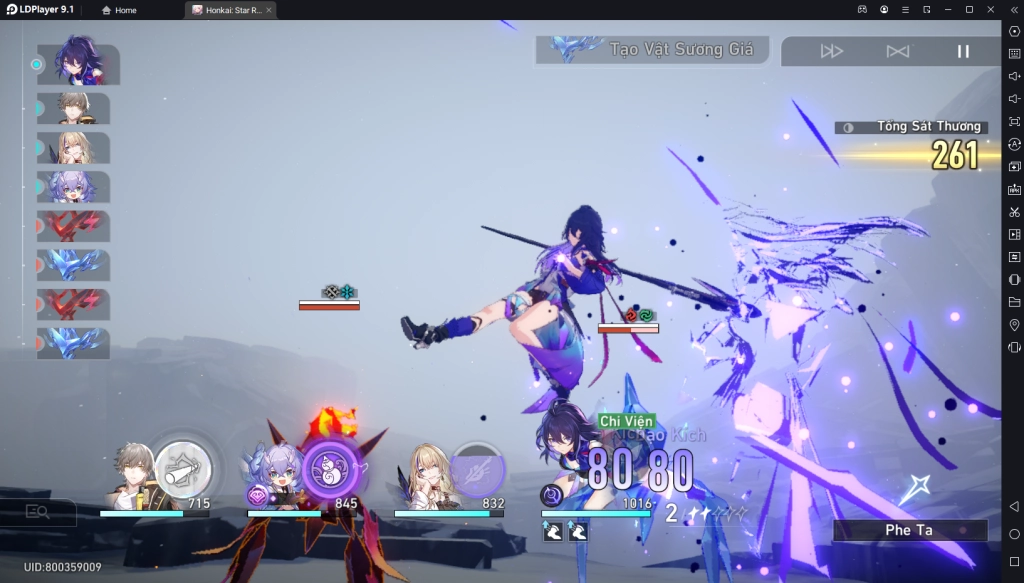This screenshot has width=1024, height=583.
Task: Activate the blonde character's ultimate icon
Action: click(x=478, y=469)
